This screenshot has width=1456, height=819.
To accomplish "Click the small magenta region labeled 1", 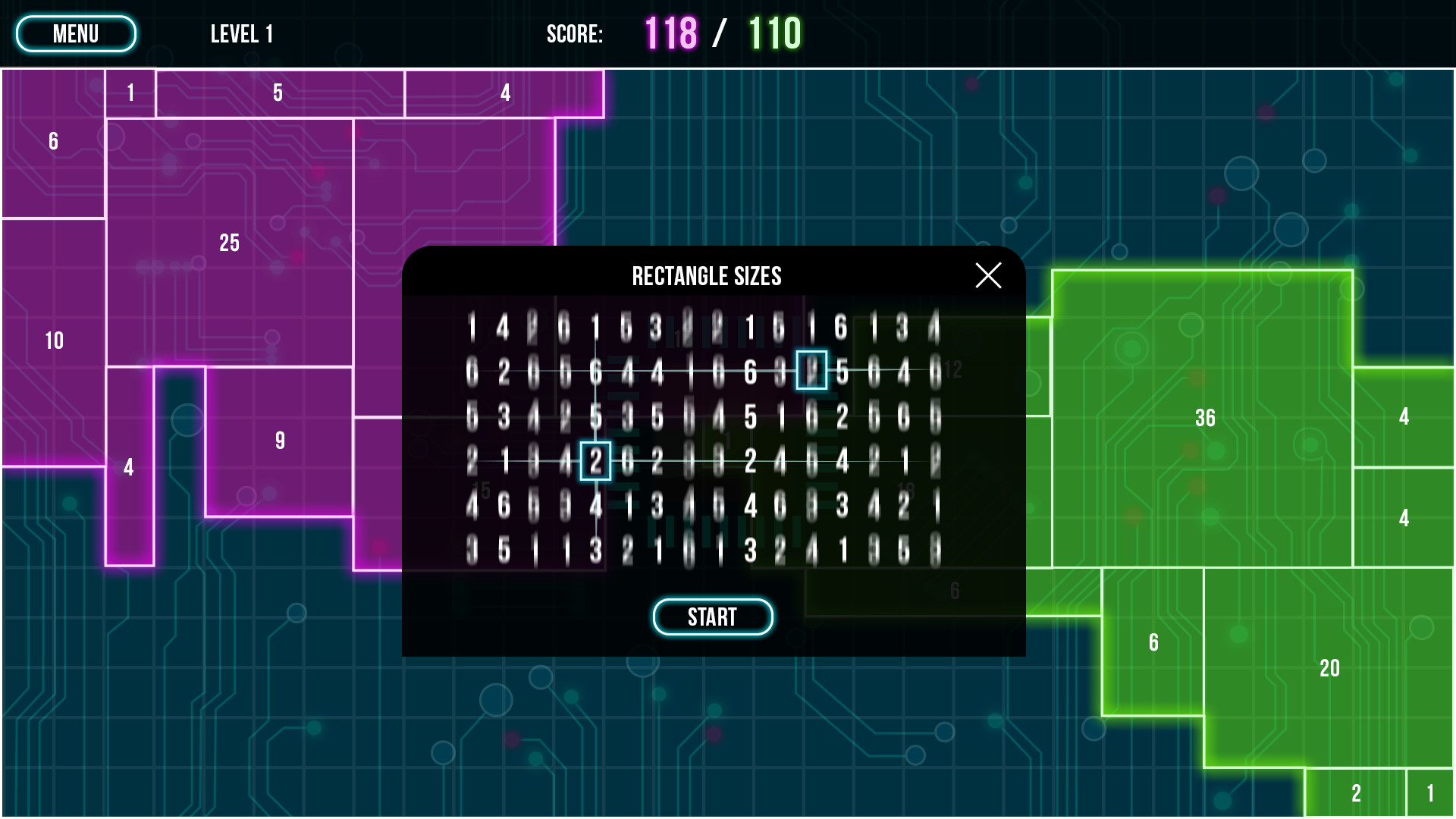I will click(130, 93).
